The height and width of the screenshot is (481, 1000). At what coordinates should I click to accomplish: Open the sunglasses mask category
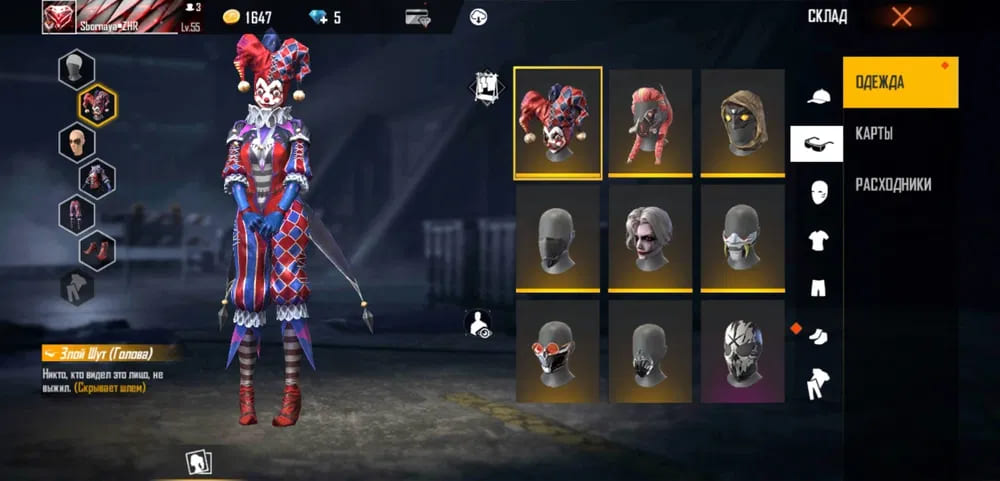coord(817,144)
